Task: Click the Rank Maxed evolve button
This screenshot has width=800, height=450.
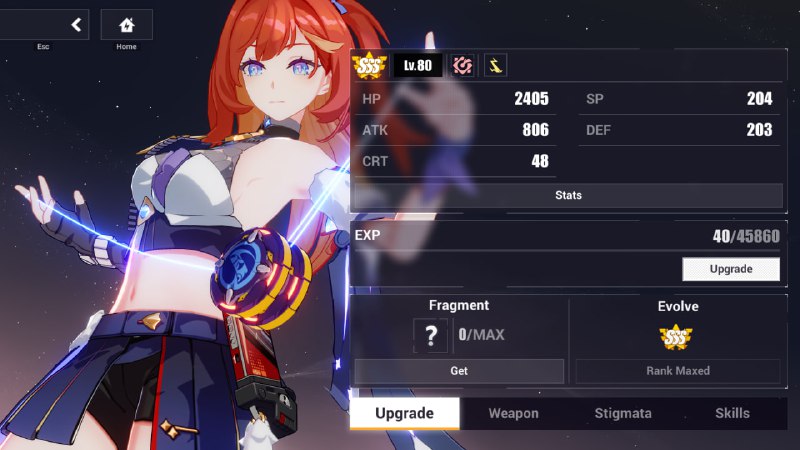Action: (677, 371)
